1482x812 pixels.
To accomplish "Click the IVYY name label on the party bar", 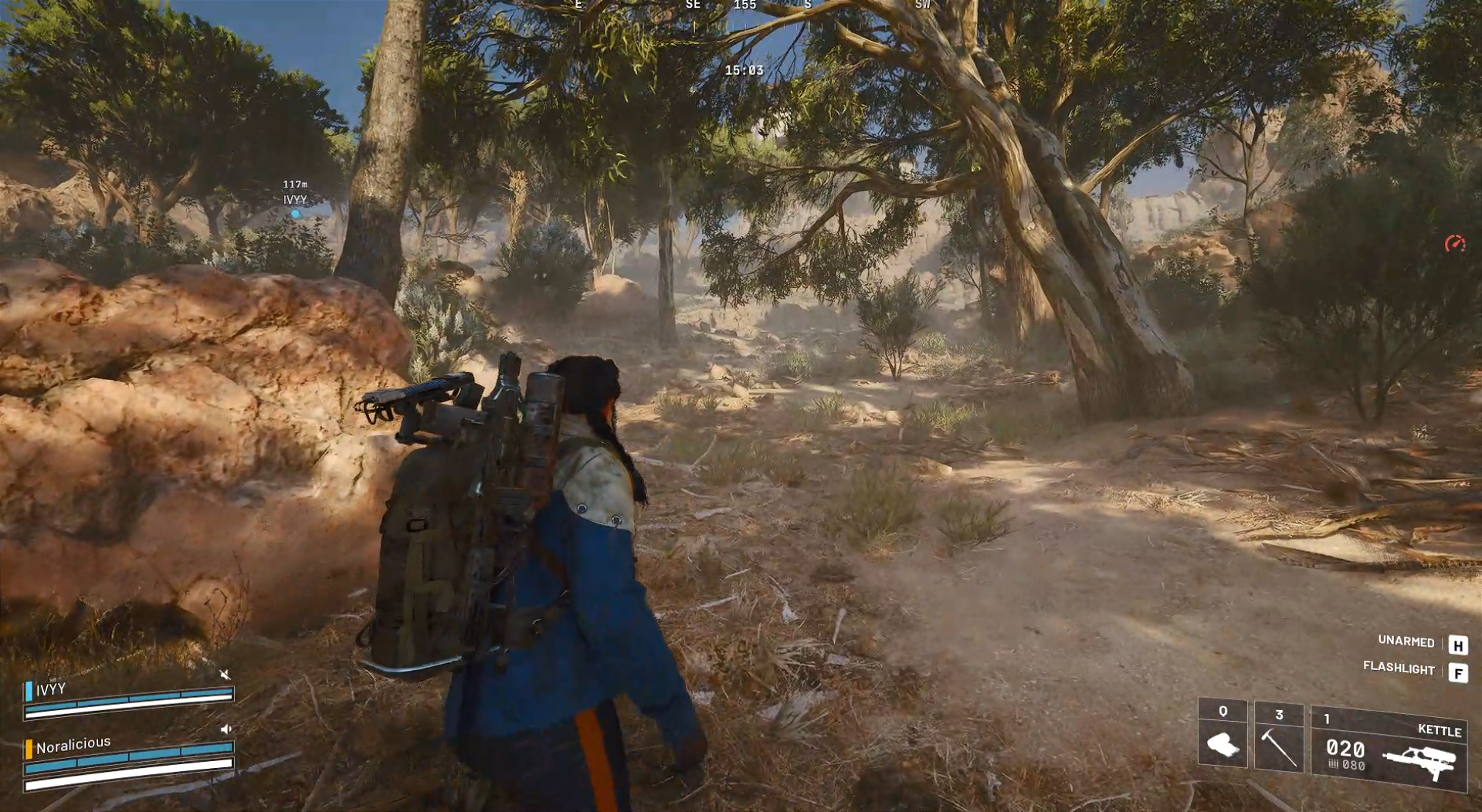I will 49,689.
